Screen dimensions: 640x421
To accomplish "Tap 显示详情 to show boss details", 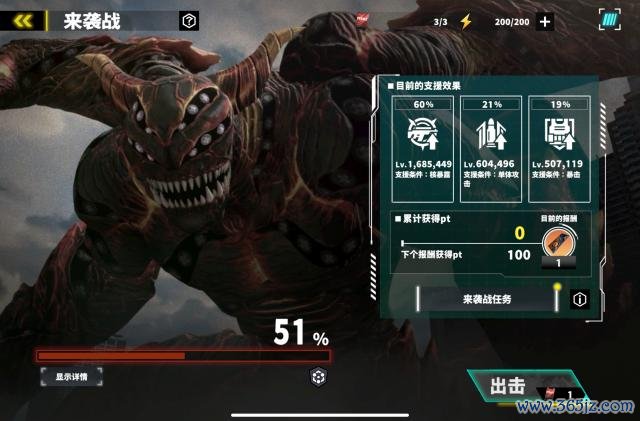I will pyautogui.click(x=71, y=377).
